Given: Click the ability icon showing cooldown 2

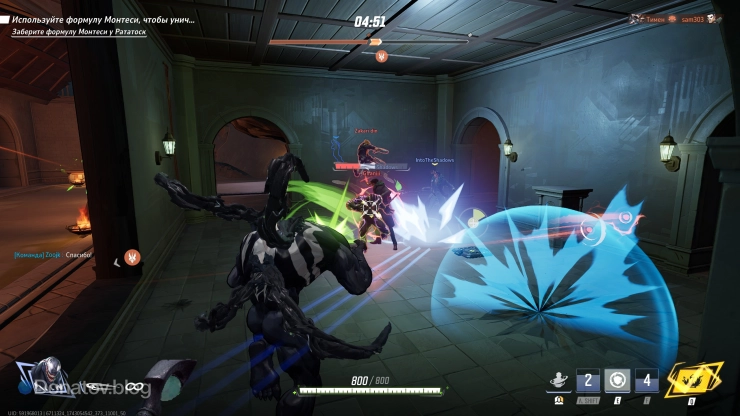Looking at the screenshot, I should point(589,381).
